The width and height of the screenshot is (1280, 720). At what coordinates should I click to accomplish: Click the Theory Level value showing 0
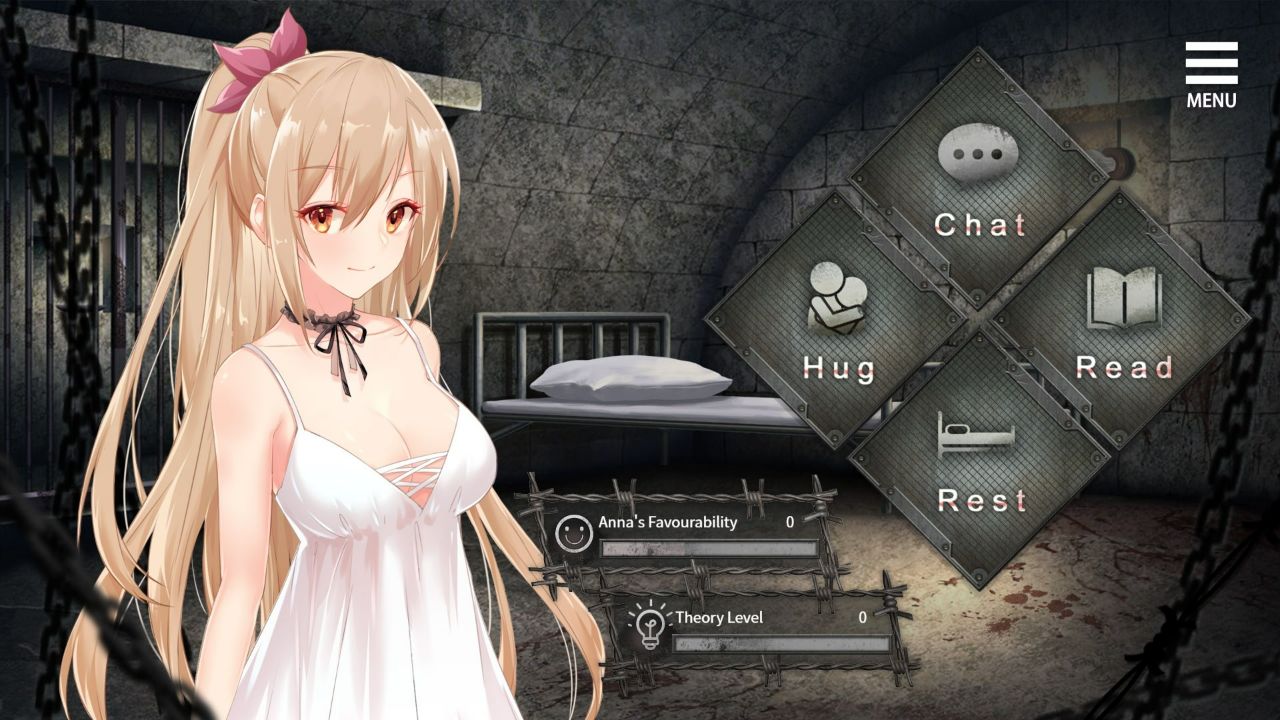862,620
